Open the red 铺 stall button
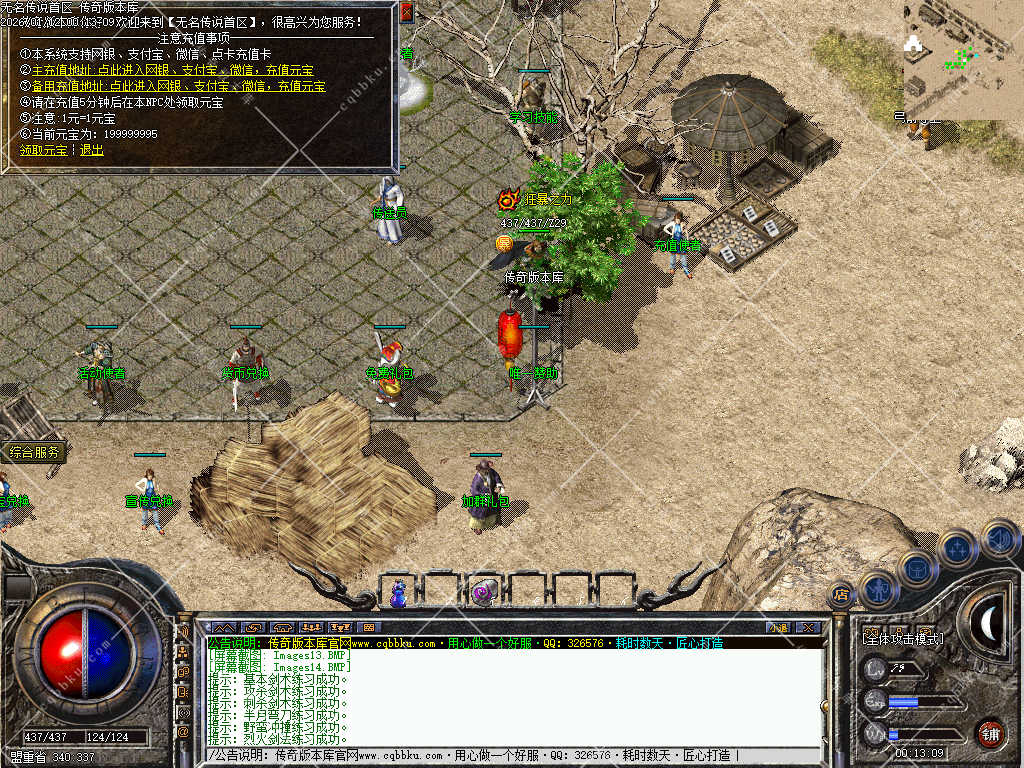 (x=990, y=733)
